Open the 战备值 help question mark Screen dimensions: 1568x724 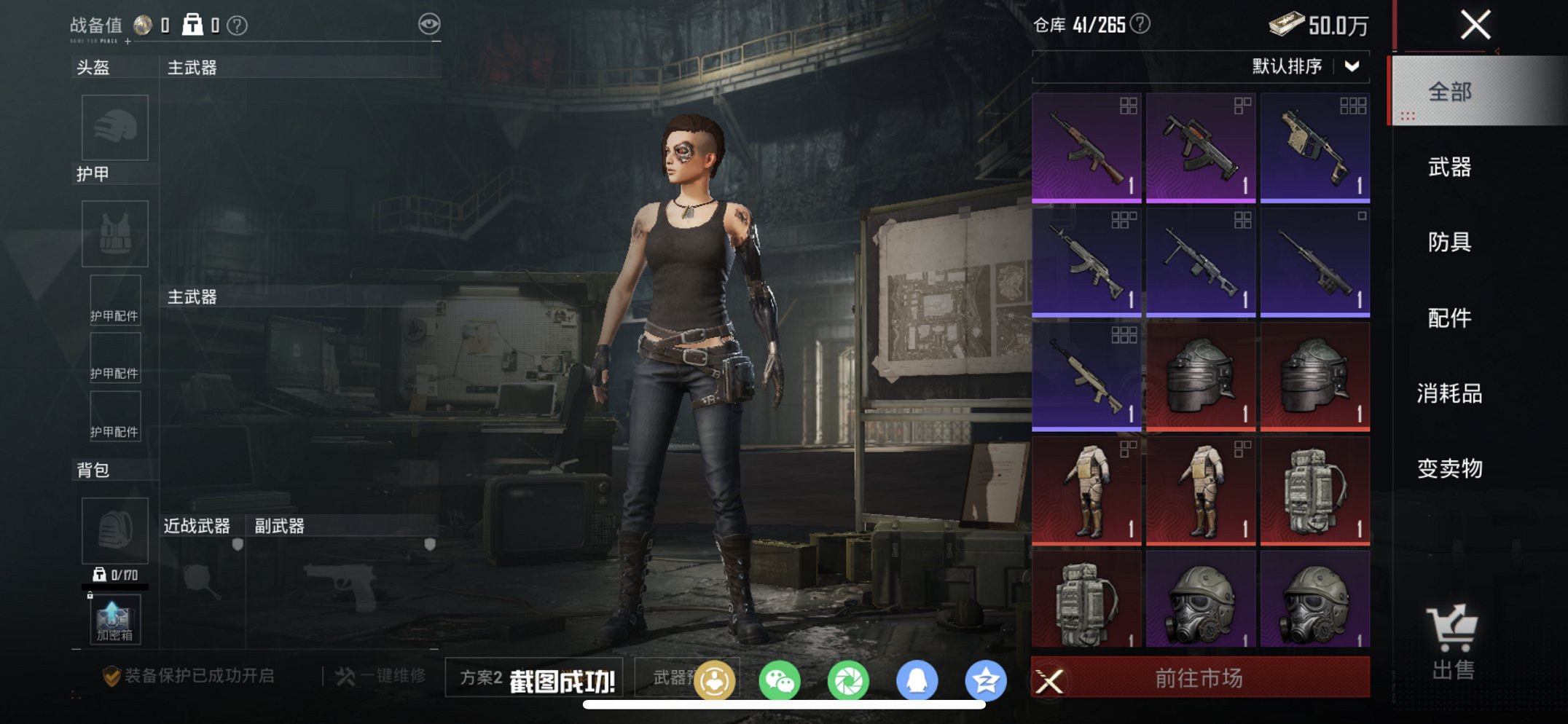[x=237, y=25]
